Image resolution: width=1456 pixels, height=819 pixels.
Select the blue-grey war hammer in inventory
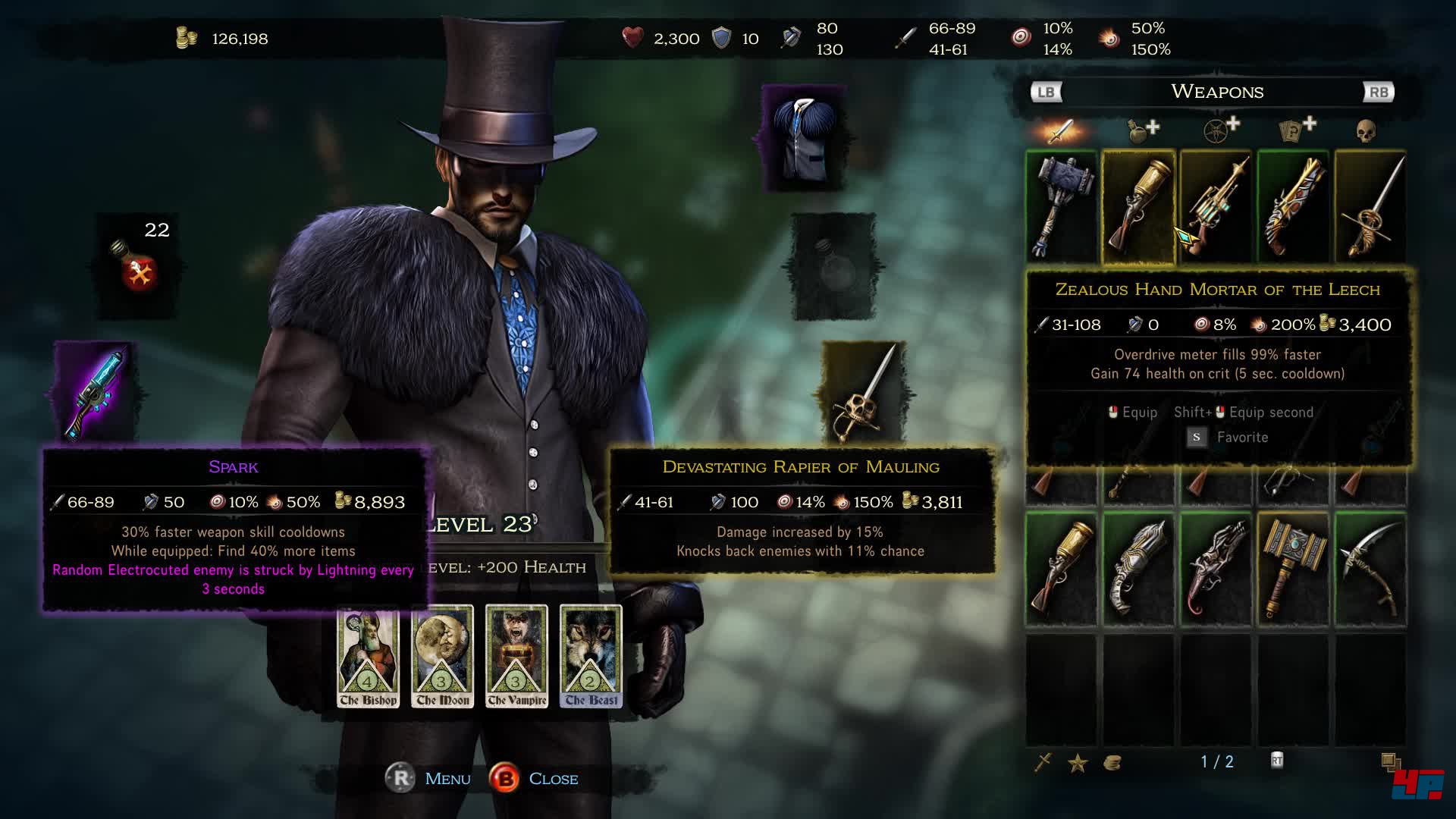pos(1062,206)
